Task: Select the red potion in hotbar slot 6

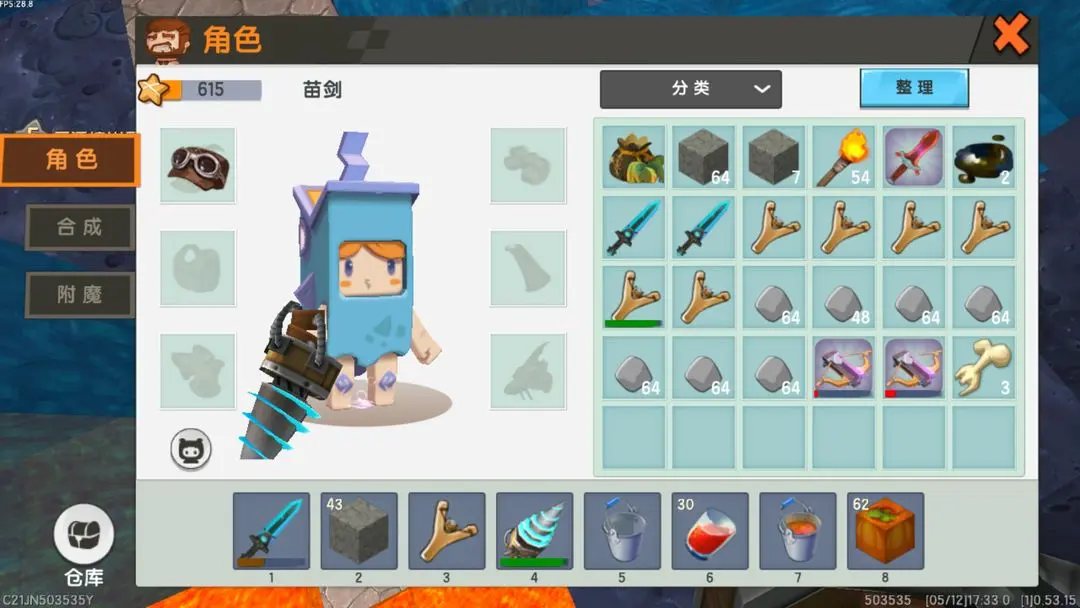Action: 710,531
